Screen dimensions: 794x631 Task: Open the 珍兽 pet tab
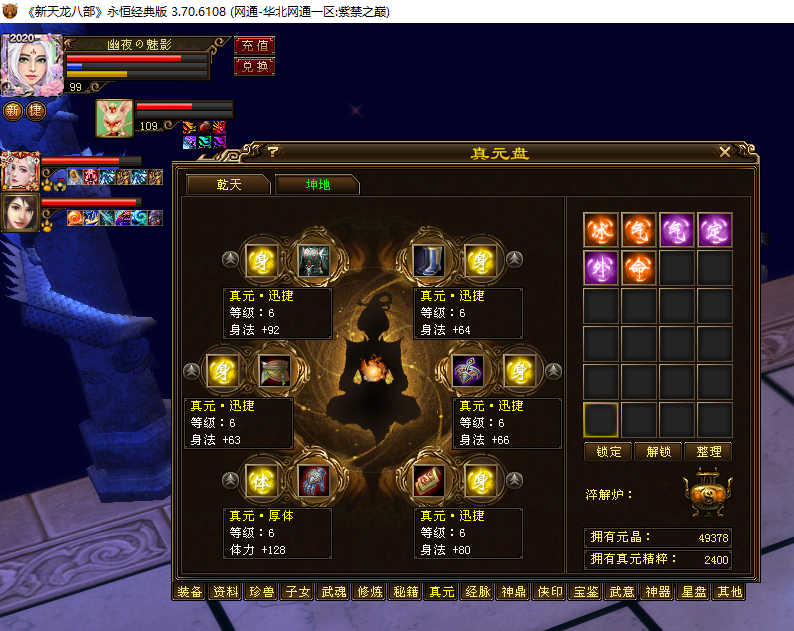click(261, 592)
